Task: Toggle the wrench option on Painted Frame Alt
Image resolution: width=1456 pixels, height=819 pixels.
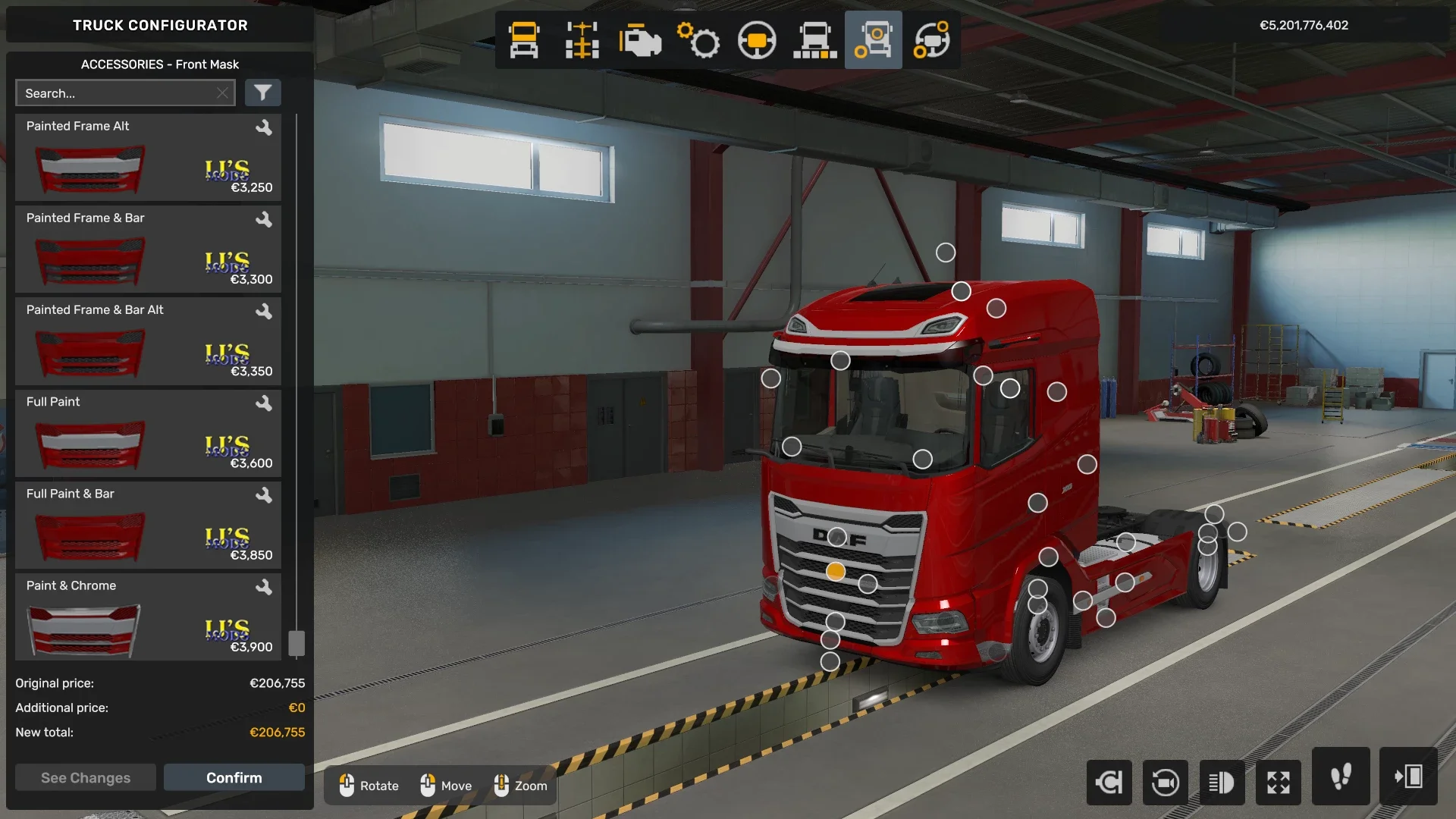Action: (x=265, y=127)
